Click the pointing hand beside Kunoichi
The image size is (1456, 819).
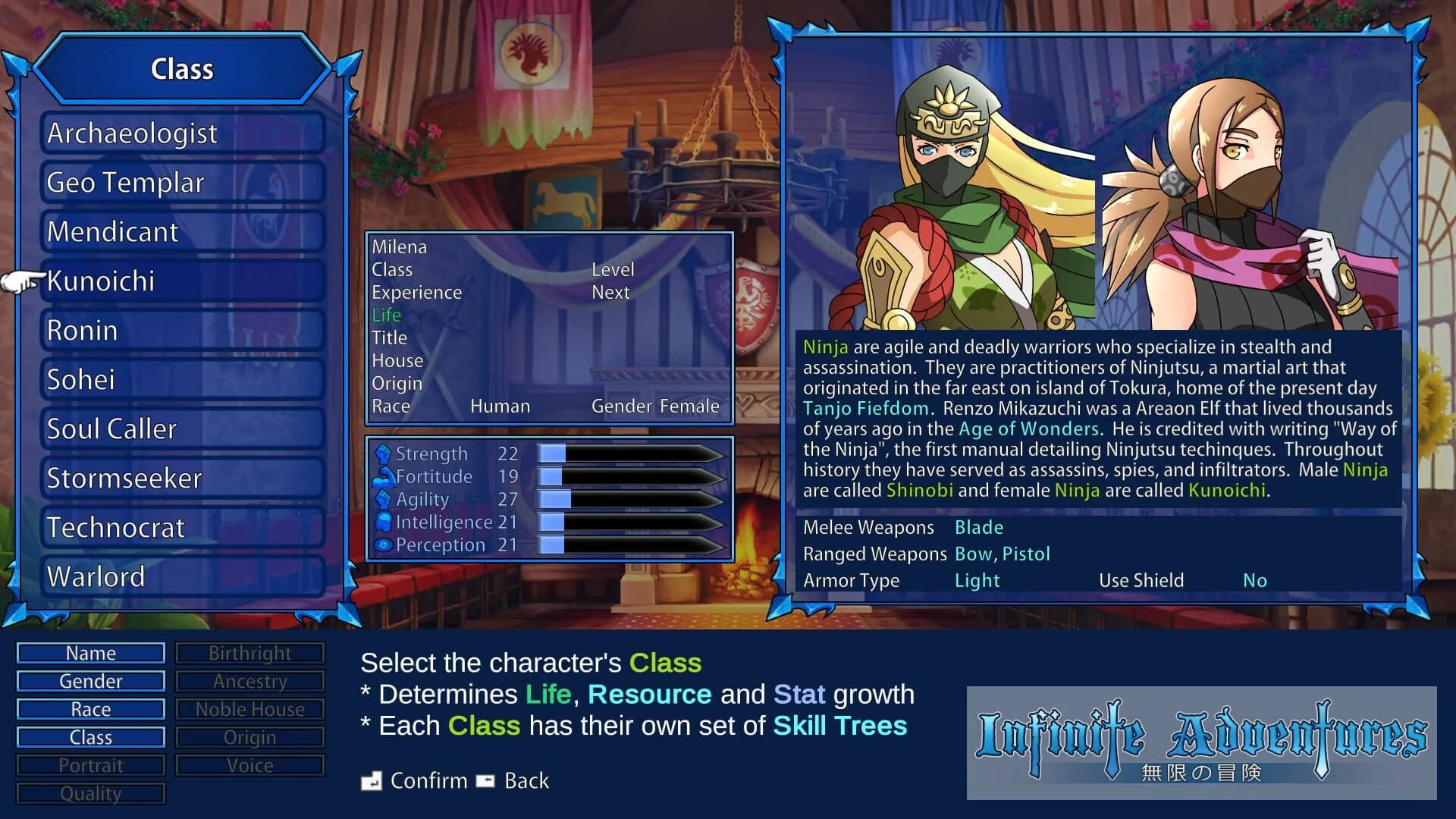click(x=20, y=281)
